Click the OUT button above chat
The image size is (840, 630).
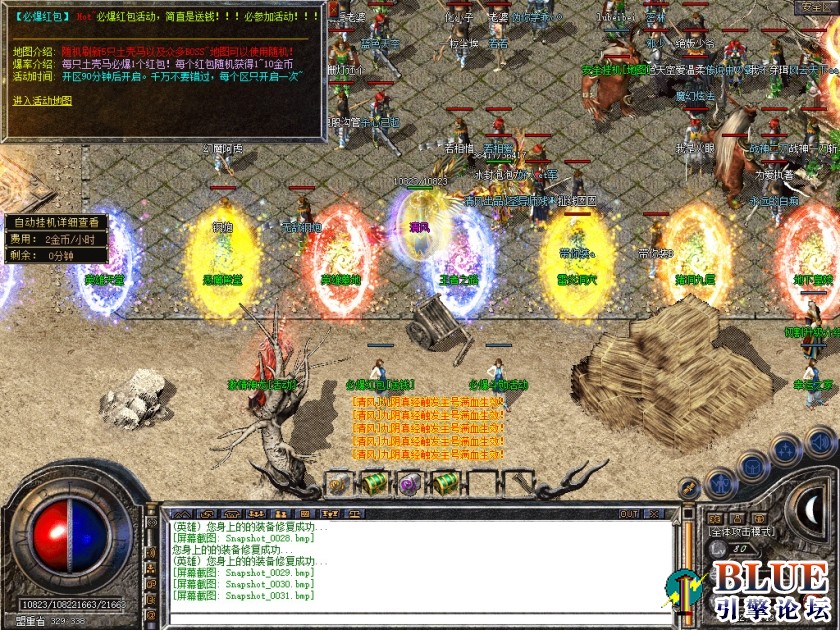(x=629, y=514)
